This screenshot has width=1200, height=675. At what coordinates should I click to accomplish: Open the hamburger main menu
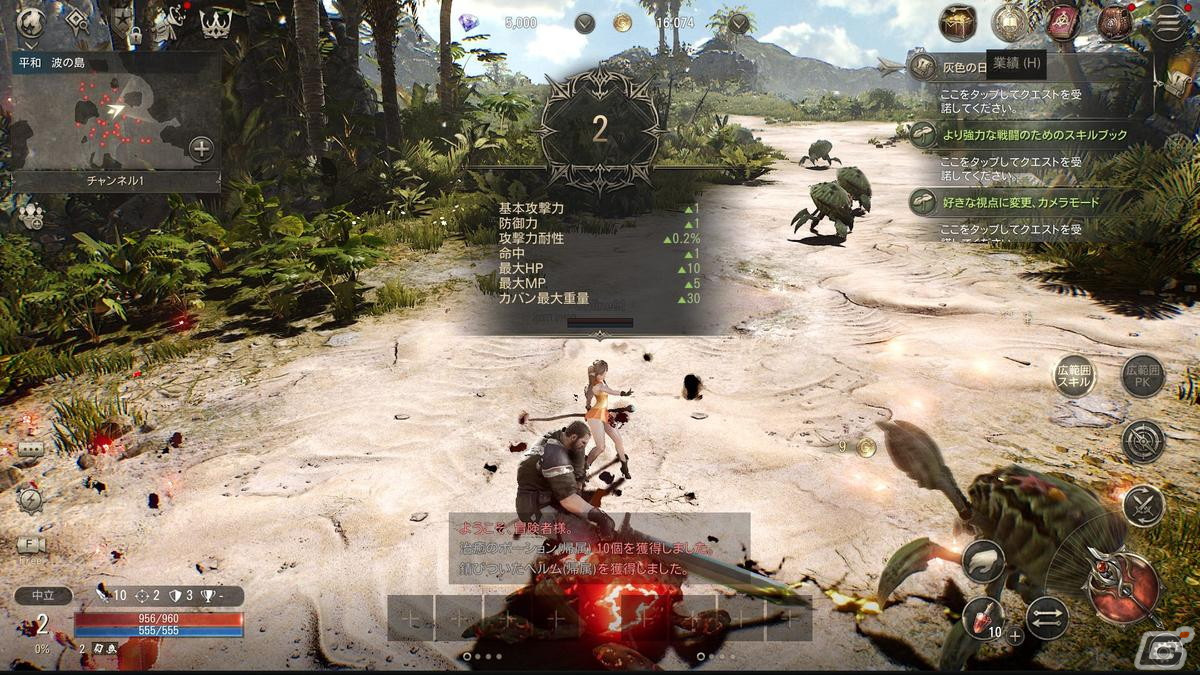point(1167,22)
